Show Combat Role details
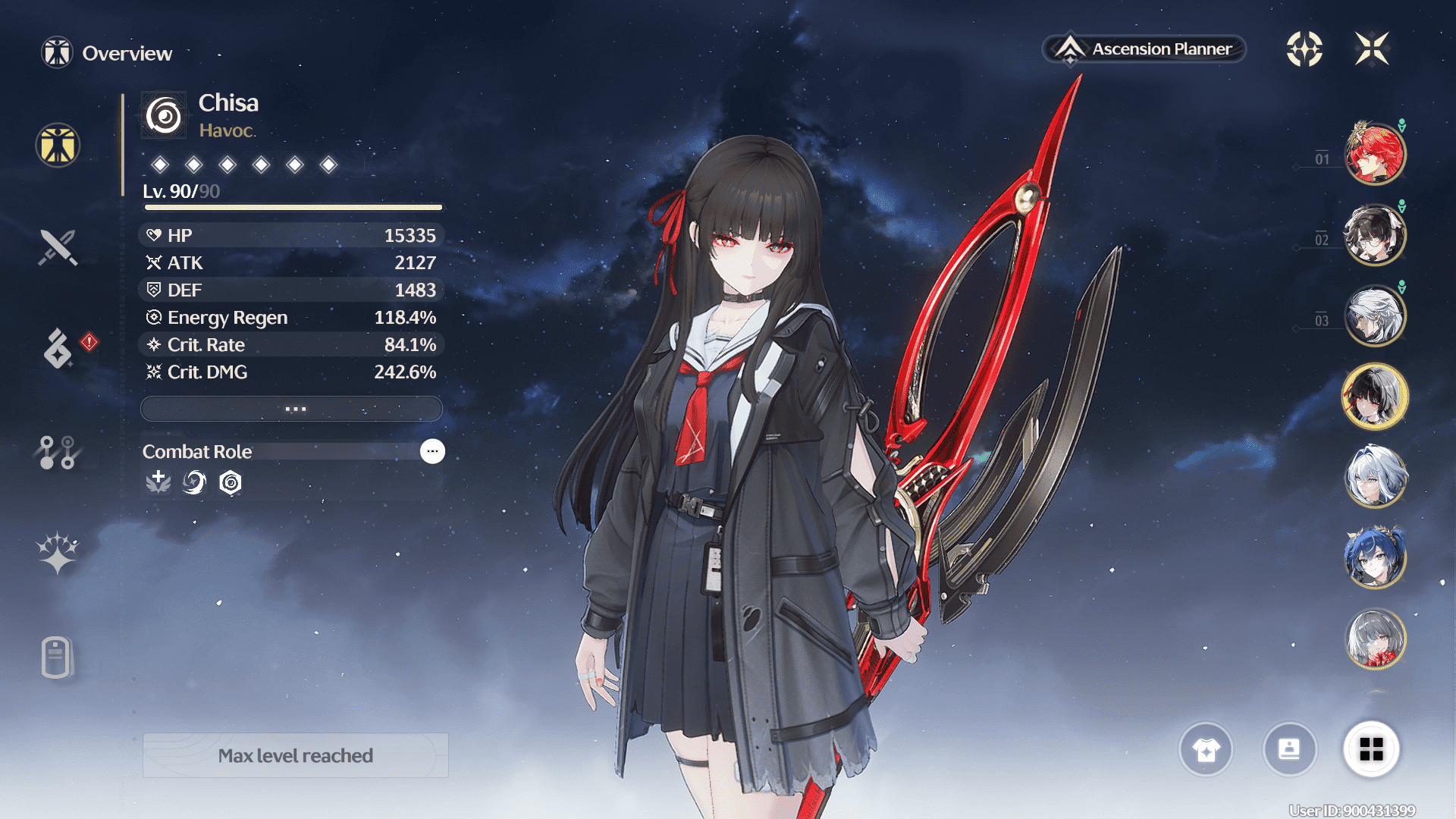This screenshot has width=1456, height=819. (432, 451)
